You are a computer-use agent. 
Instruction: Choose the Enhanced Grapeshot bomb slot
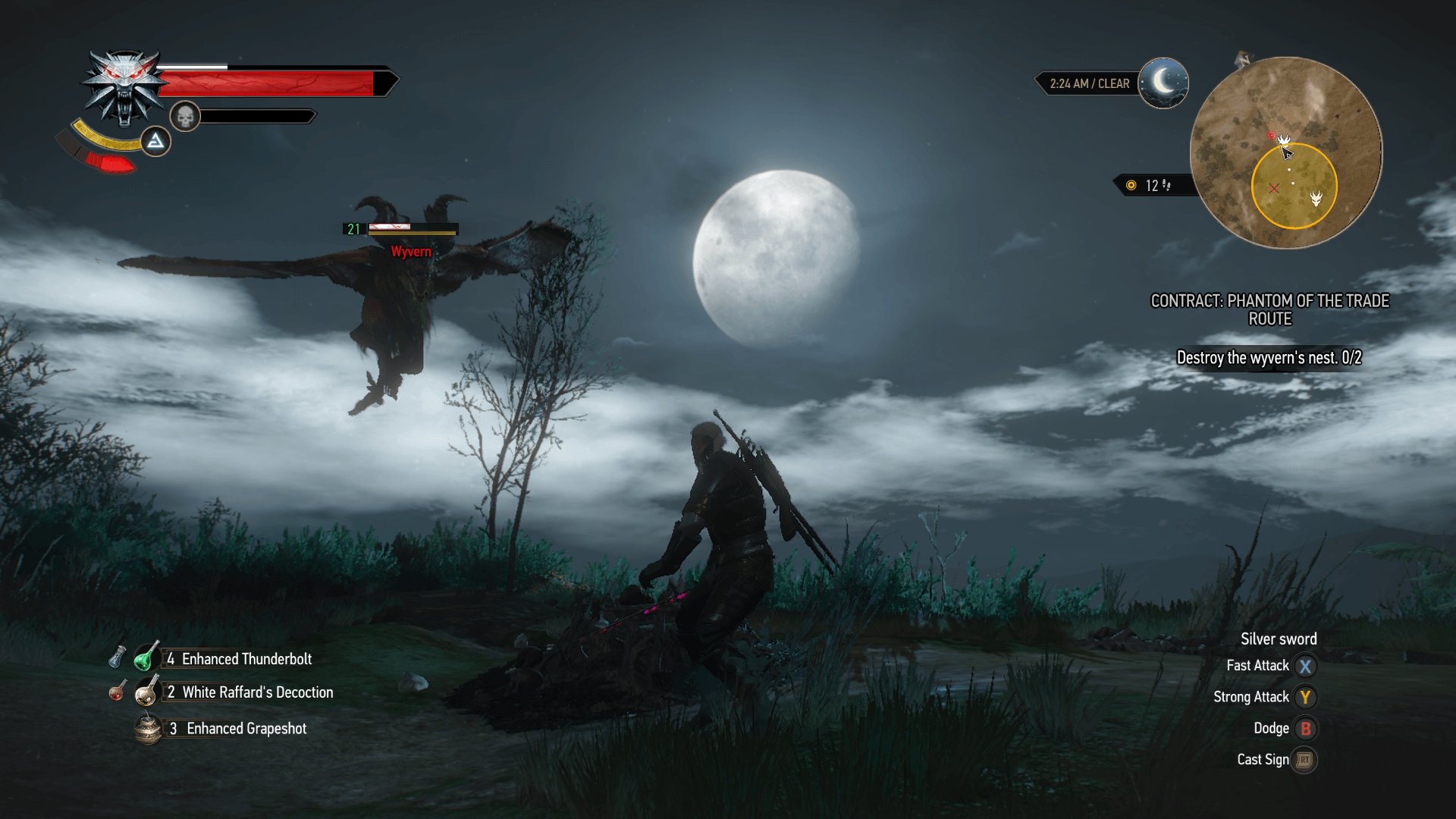pyautogui.click(x=148, y=728)
